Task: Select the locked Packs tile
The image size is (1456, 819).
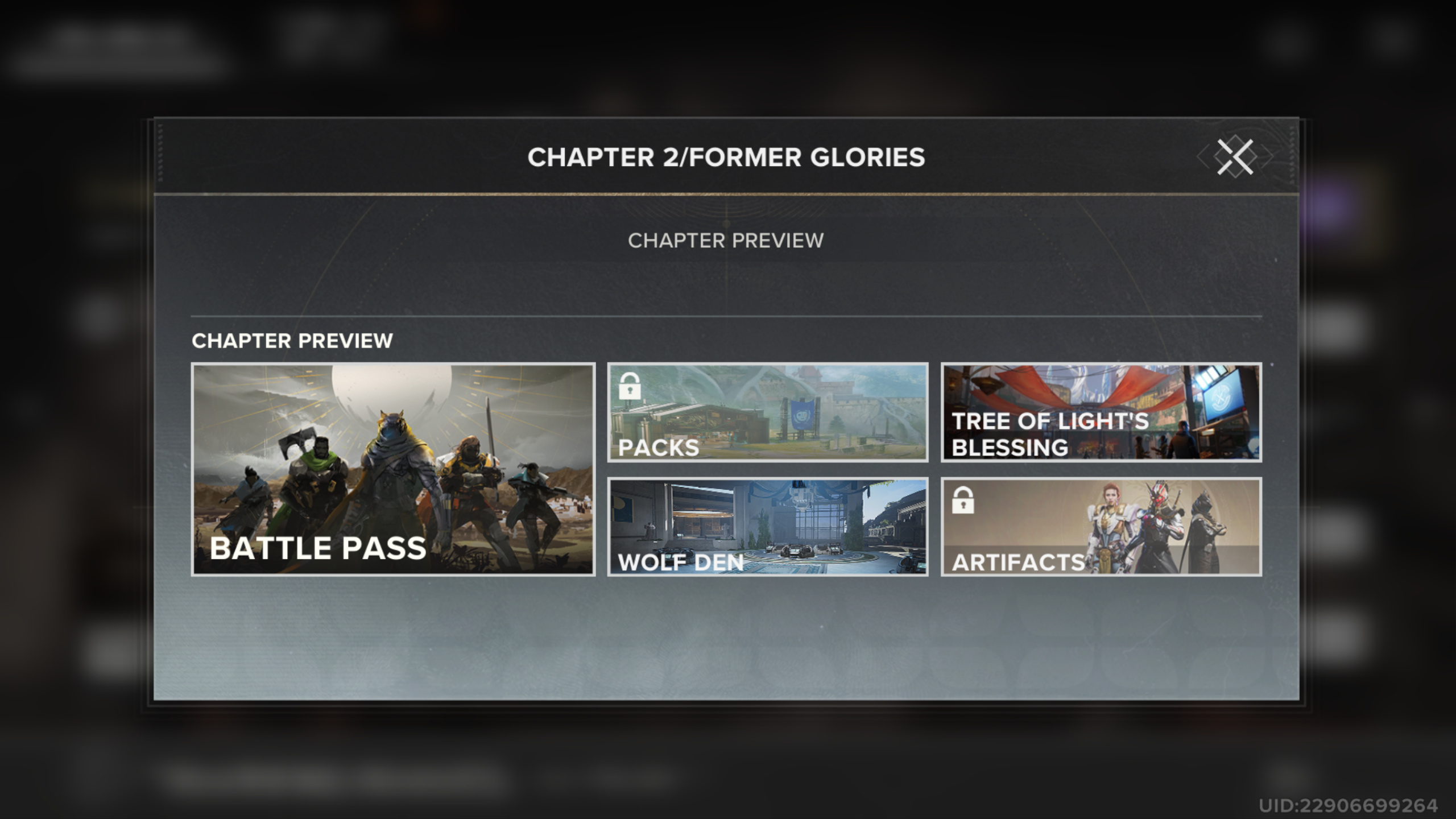Action: (x=767, y=412)
